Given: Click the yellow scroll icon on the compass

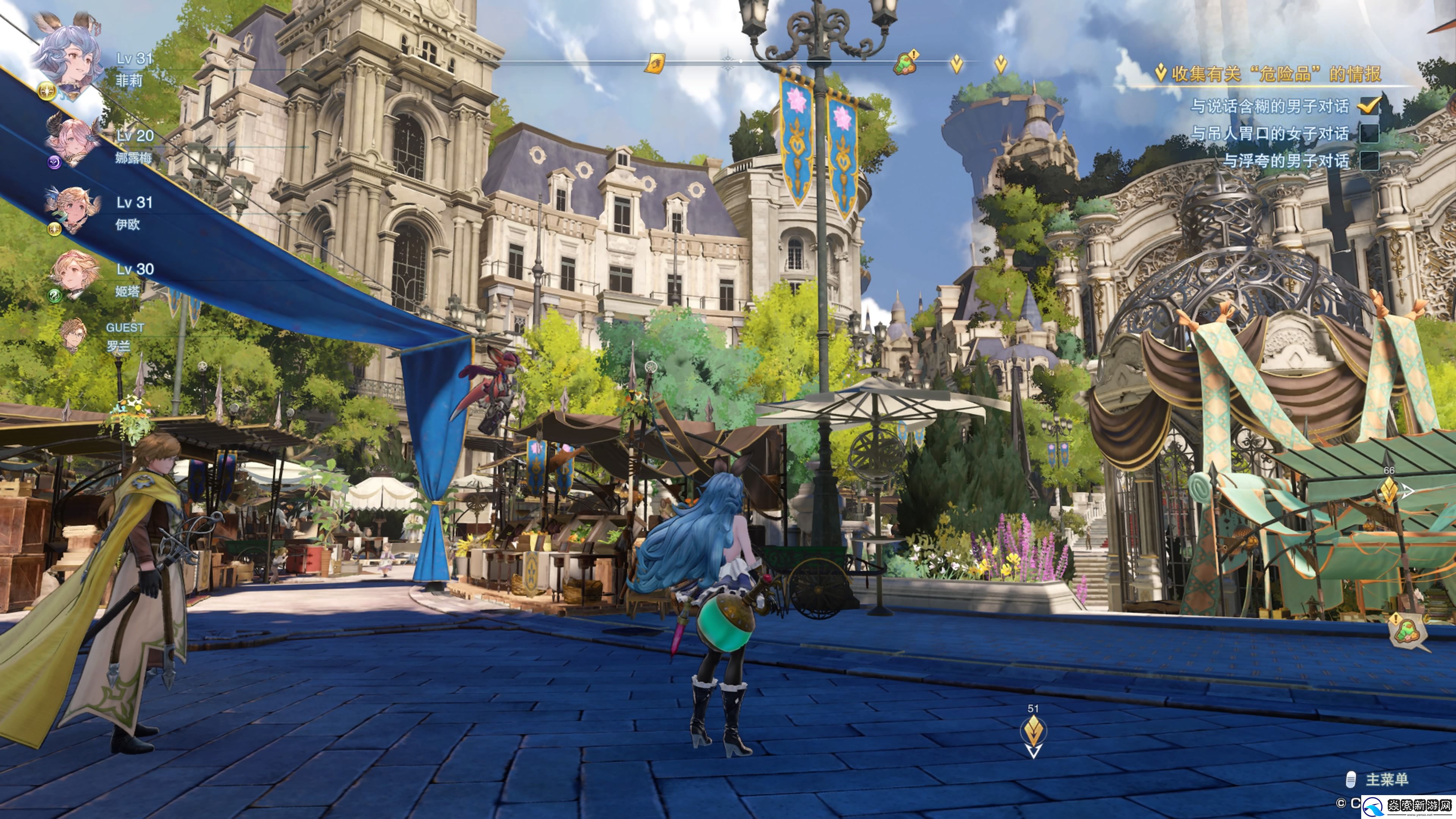Looking at the screenshot, I should coord(655,63).
